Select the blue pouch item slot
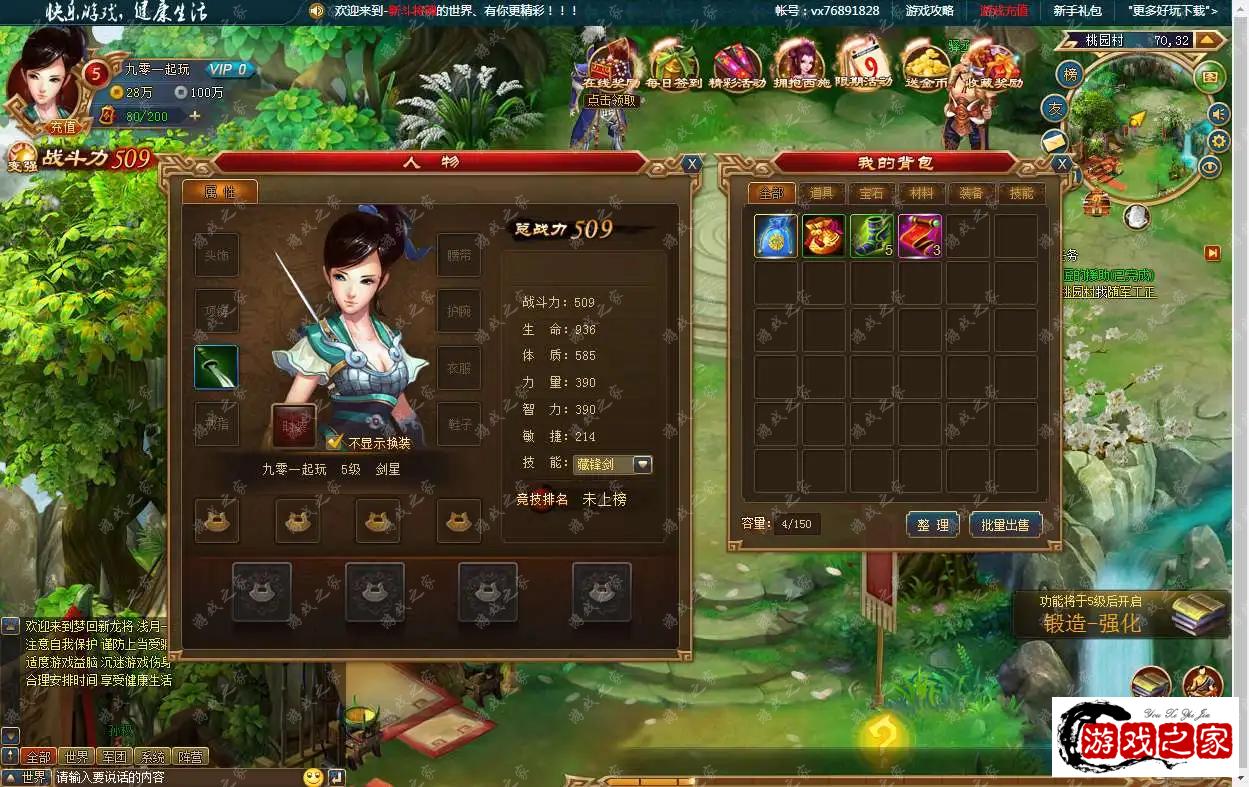The height and width of the screenshot is (787, 1249). (x=775, y=236)
